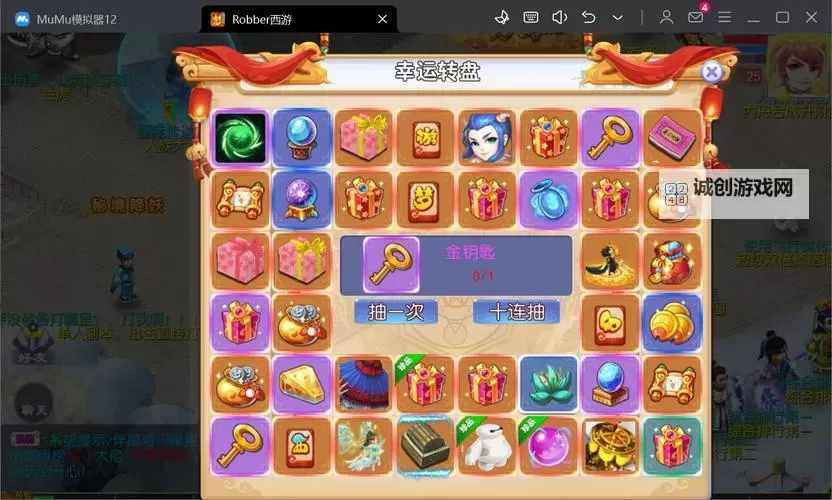Choose the blue jade ring prize
The width and height of the screenshot is (832, 500).
point(549,198)
